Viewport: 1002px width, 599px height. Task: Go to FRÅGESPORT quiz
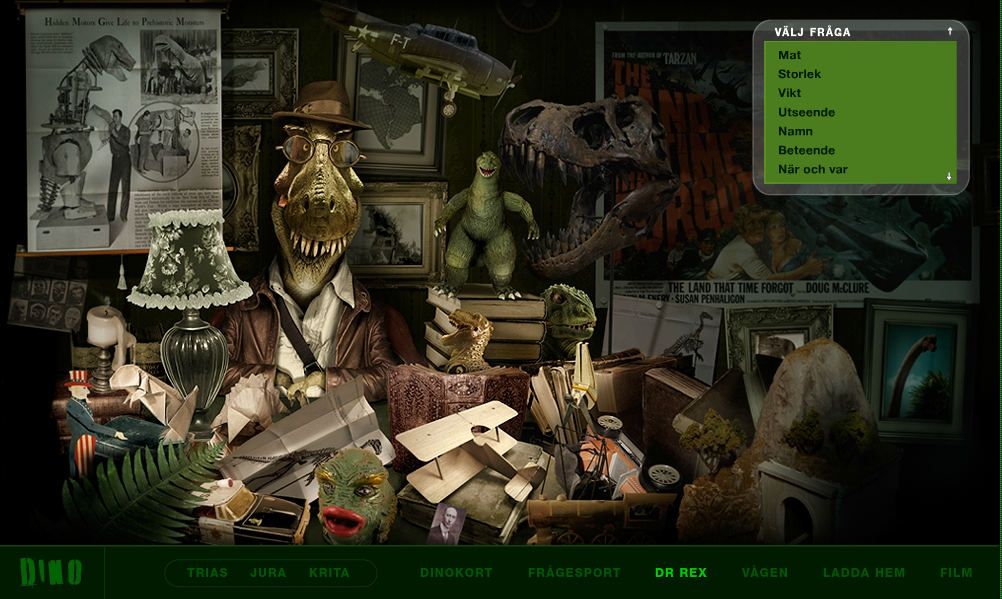click(574, 573)
